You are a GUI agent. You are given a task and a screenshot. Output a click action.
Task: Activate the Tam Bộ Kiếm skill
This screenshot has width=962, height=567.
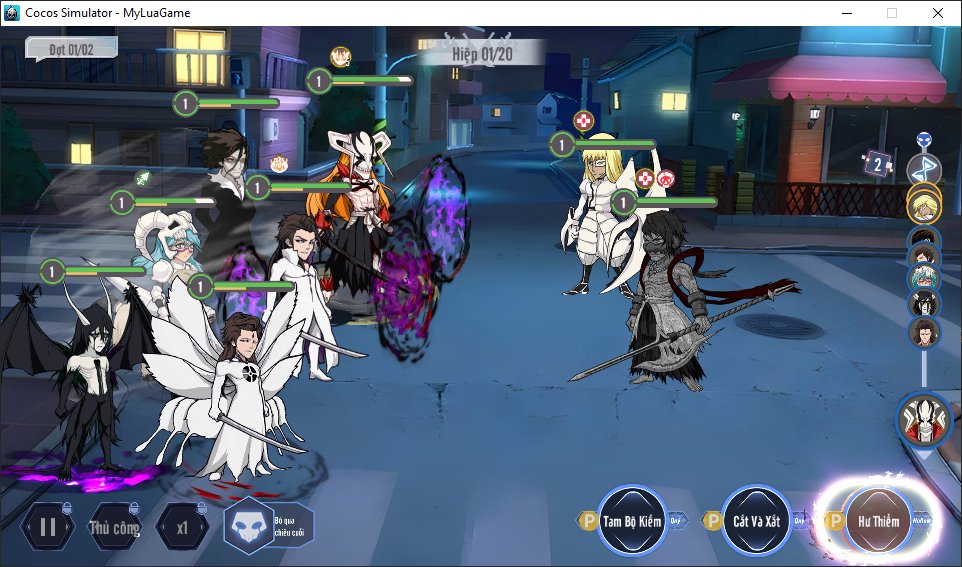click(631, 521)
